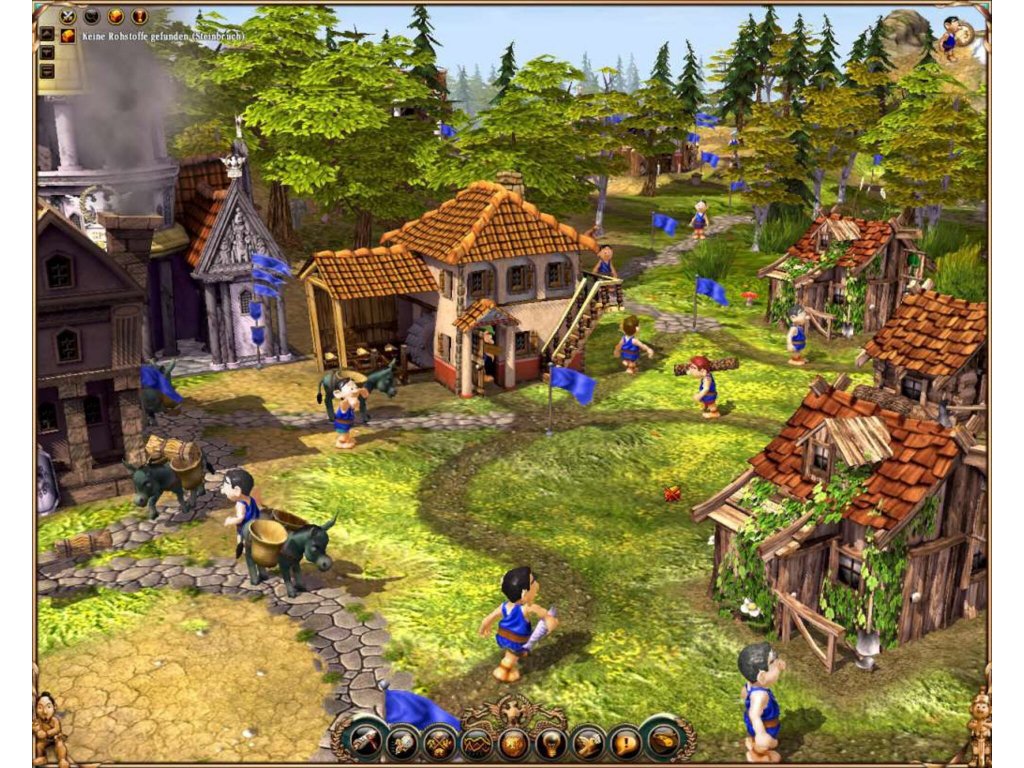Select the crossed pickaxe tools button

[438, 742]
